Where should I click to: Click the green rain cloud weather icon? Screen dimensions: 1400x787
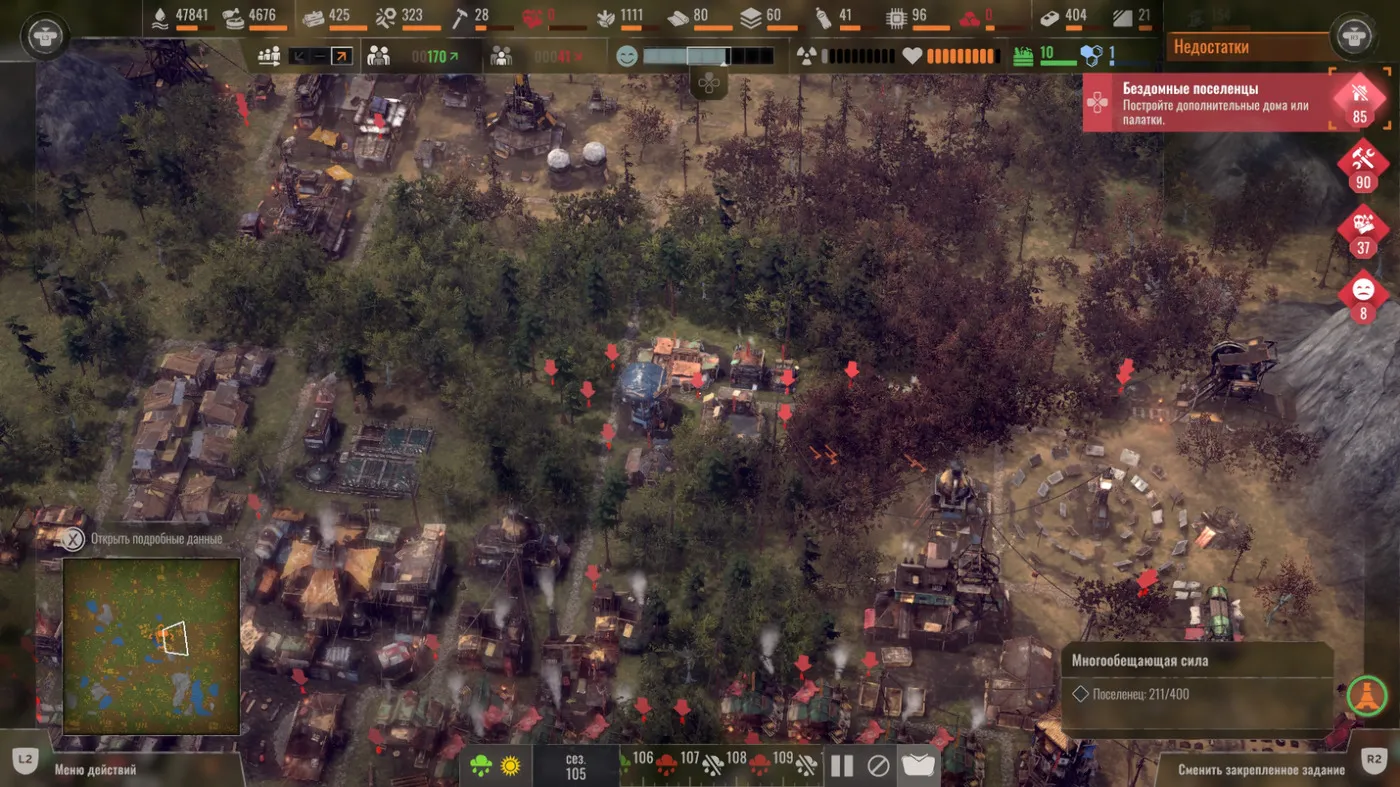[481, 767]
